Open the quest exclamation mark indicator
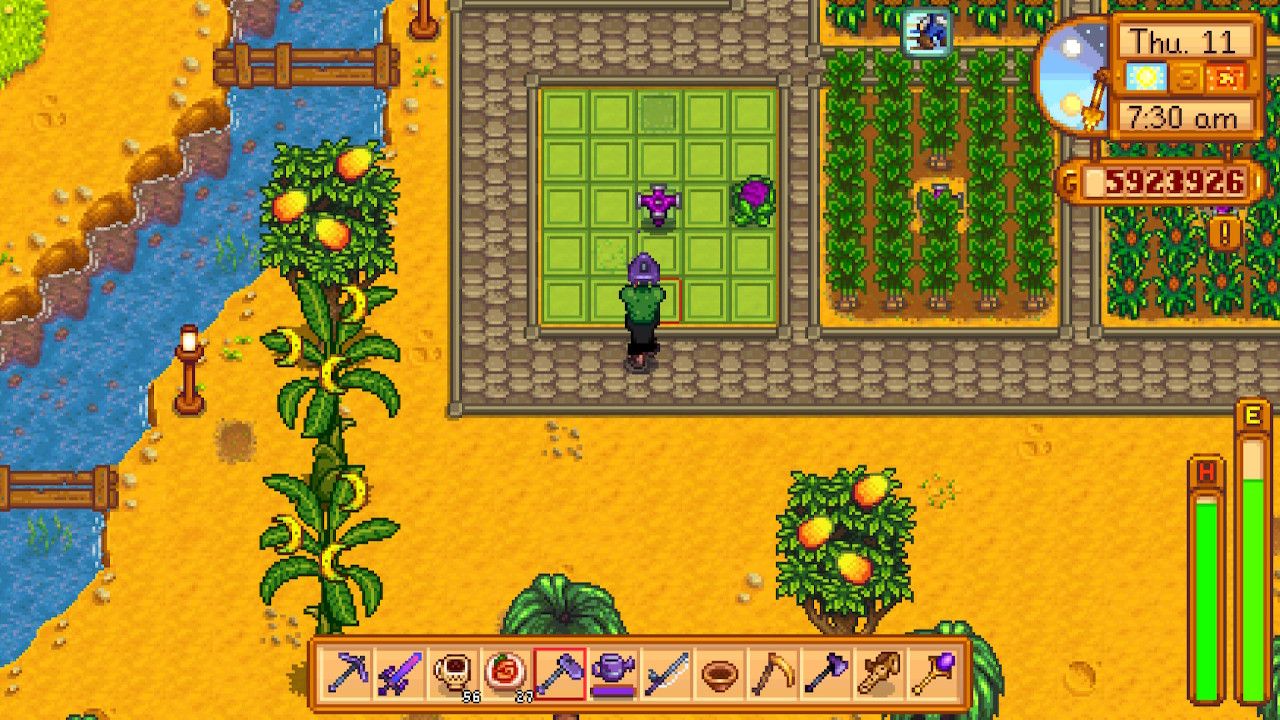 click(x=1226, y=231)
